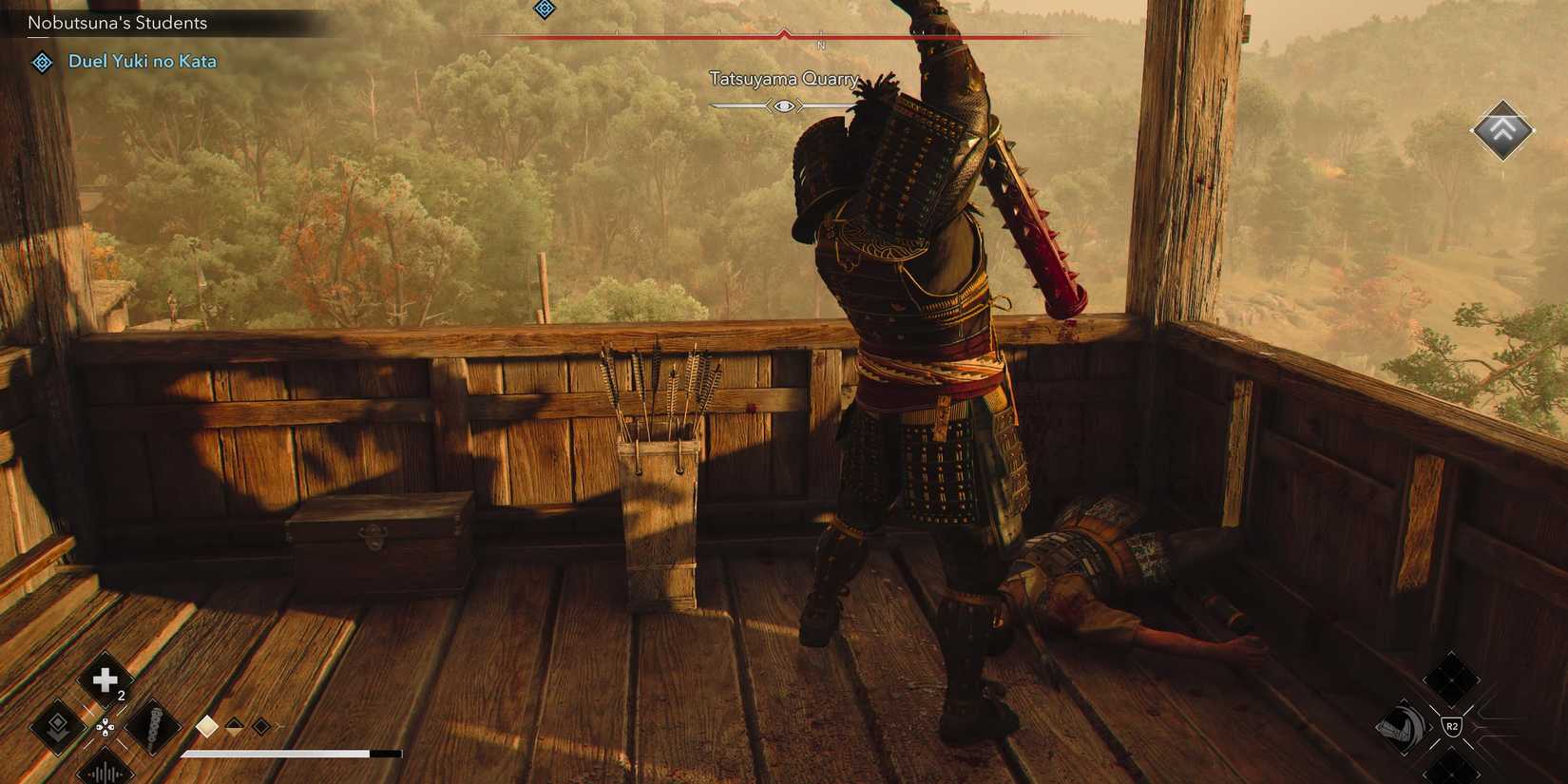Toggle the darkened third ammo diamond
Image resolution: width=1568 pixels, height=784 pixels.
pos(260,726)
